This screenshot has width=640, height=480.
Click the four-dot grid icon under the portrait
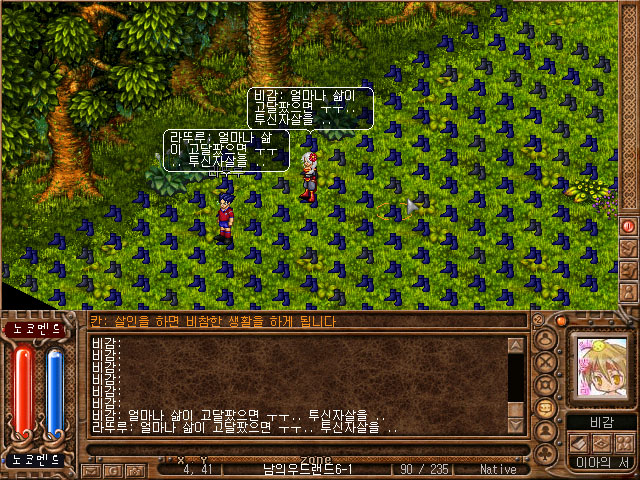(x=624, y=442)
